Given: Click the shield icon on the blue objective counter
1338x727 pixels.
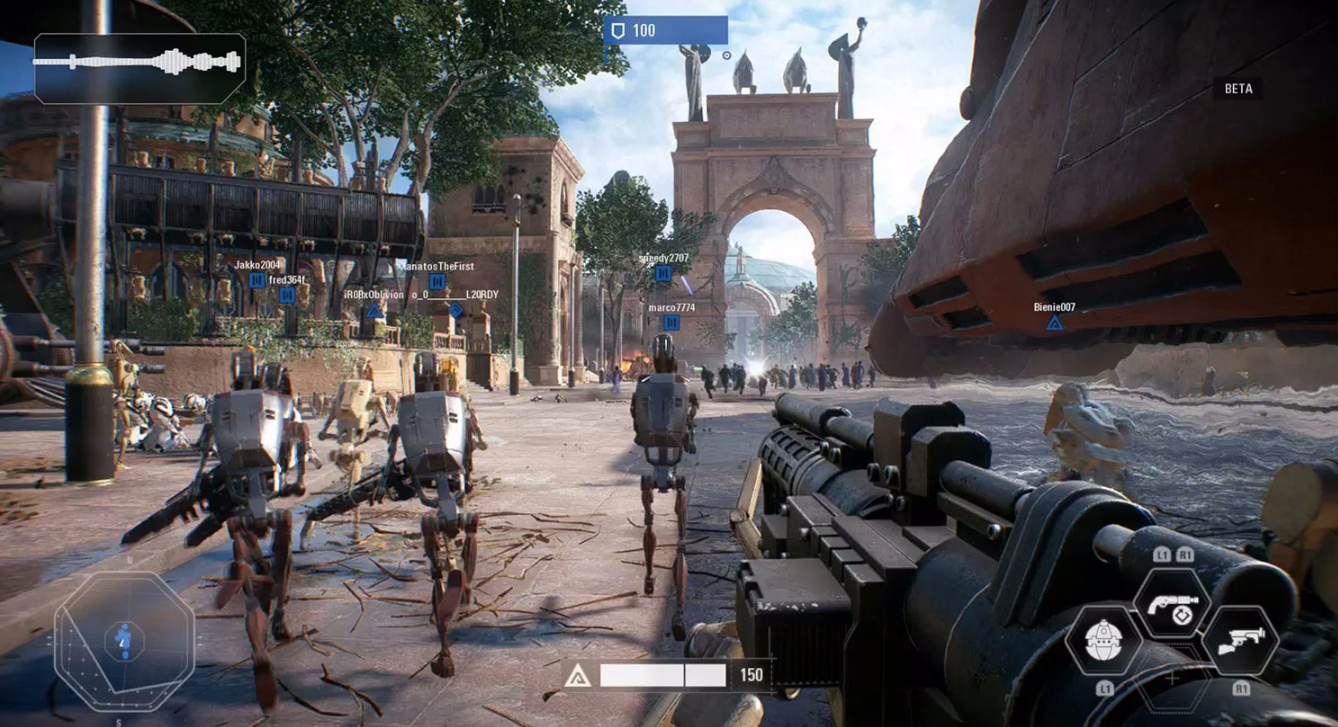Looking at the screenshot, I should pyautogui.click(x=619, y=30).
